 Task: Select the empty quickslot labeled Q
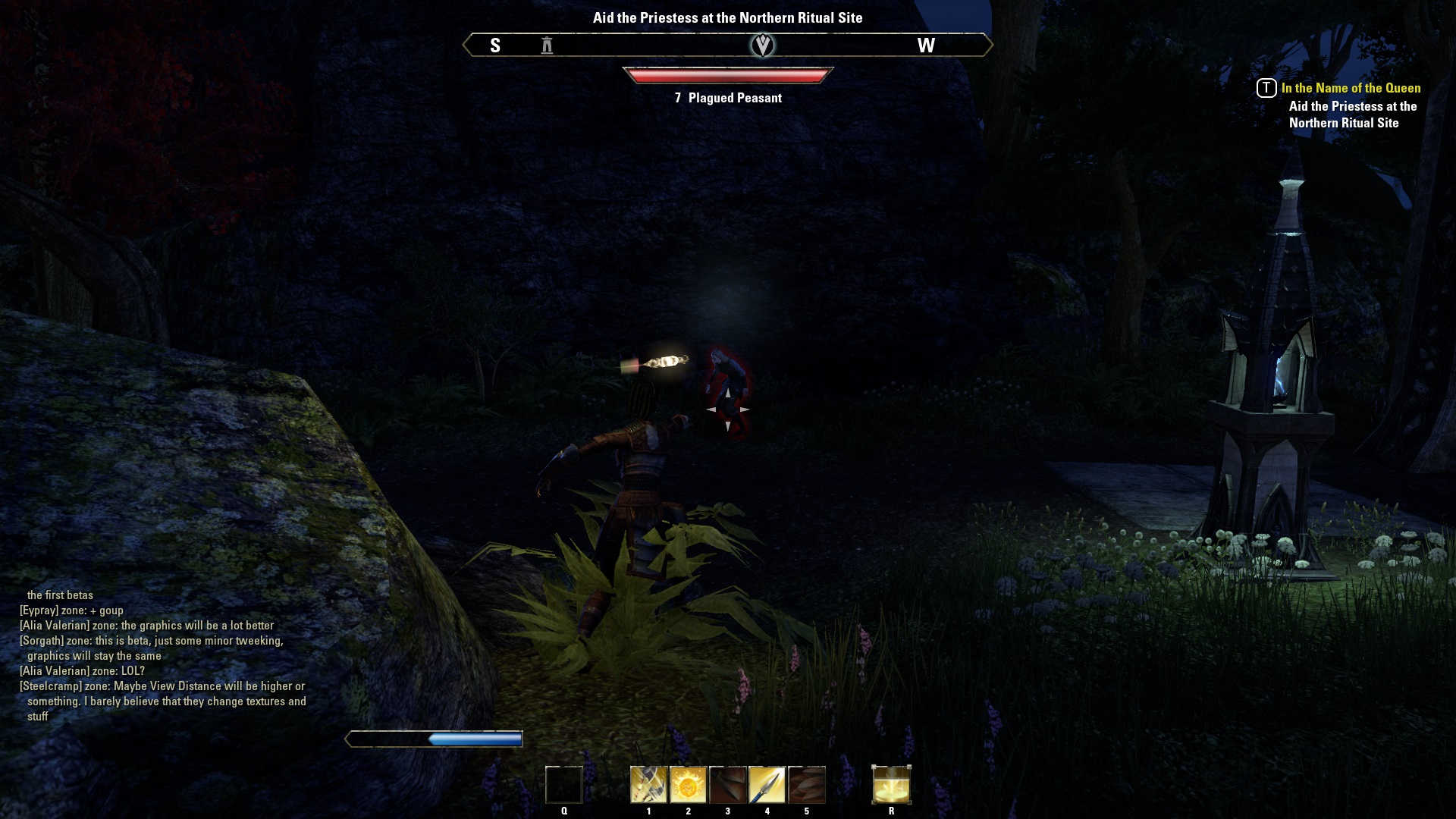[x=564, y=785]
